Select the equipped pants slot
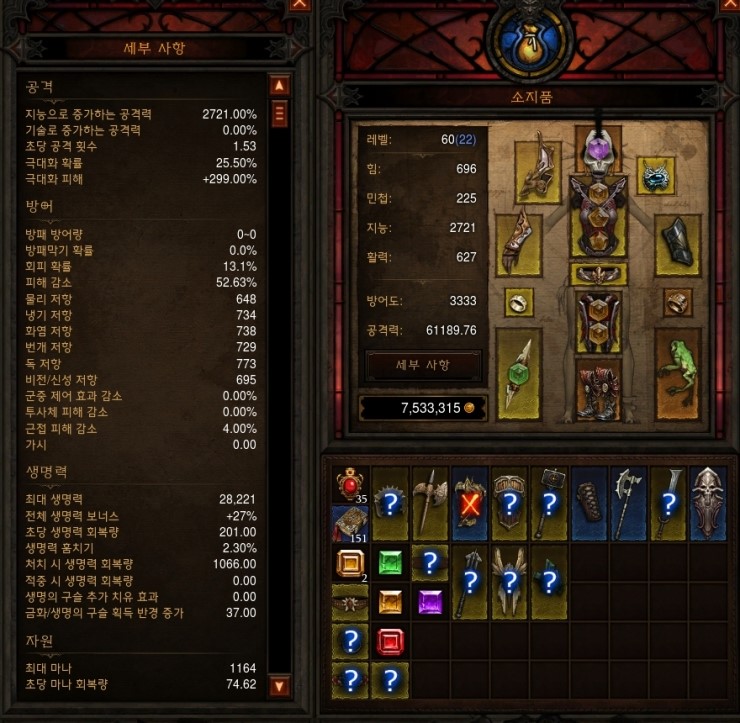Screen dimensions: 740x723 (598, 321)
